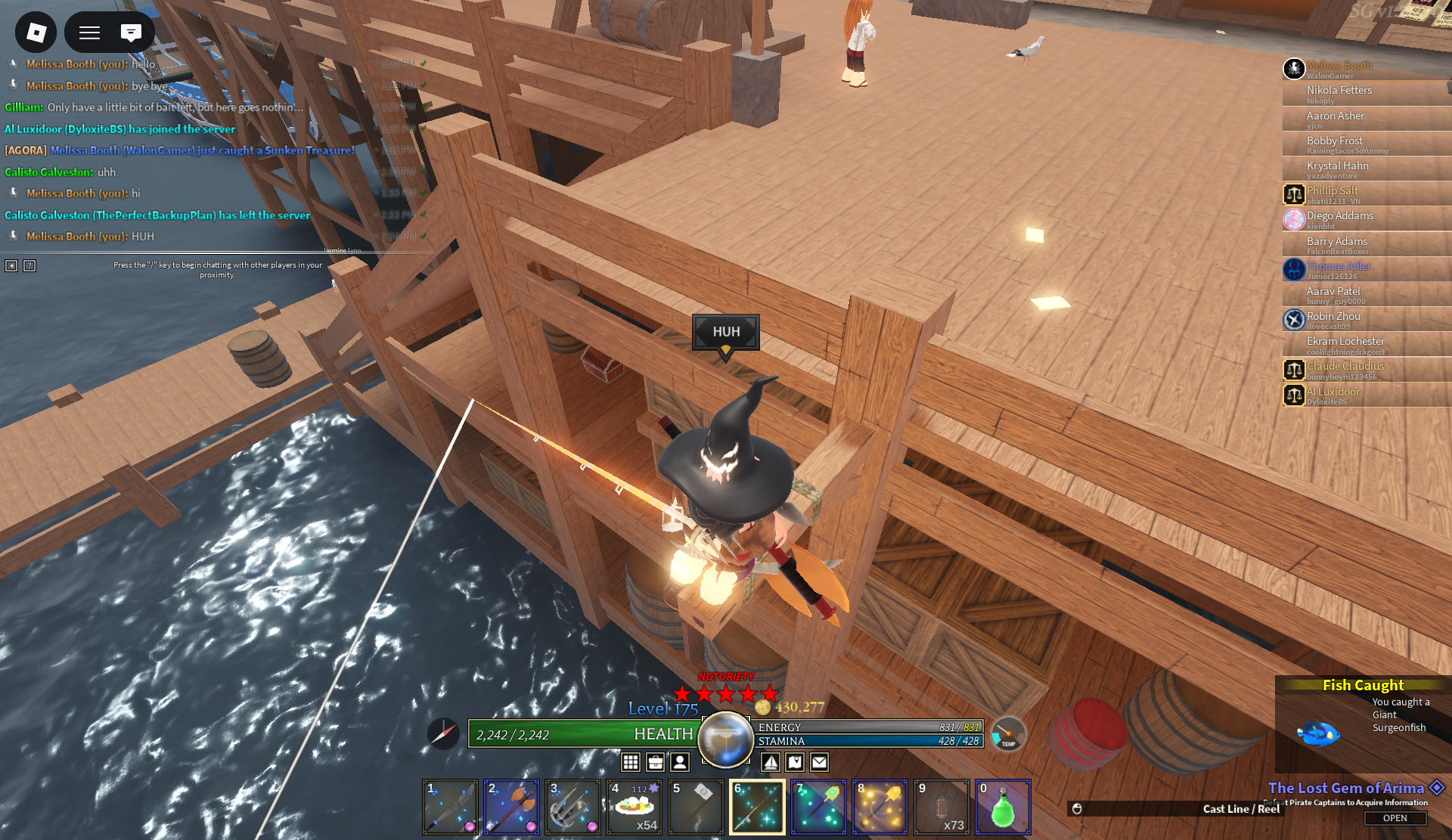
Task: Use the food plate in slot 4
Action: point(634,807)
